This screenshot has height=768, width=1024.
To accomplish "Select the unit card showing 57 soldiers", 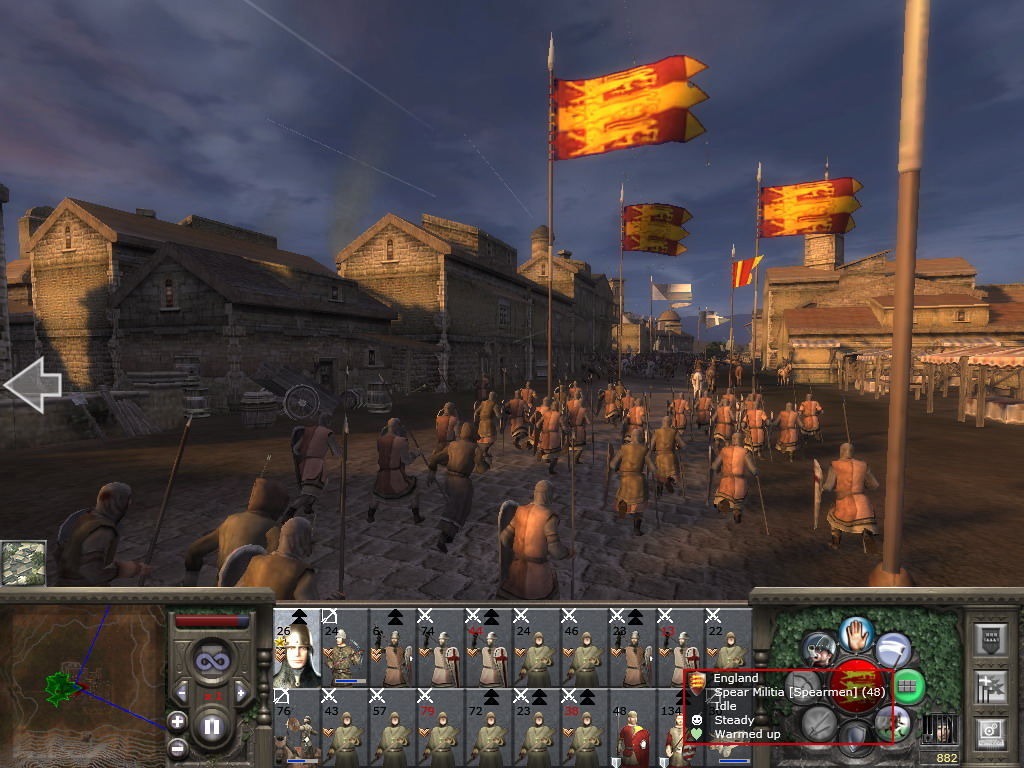I will [x=392, y=727].
